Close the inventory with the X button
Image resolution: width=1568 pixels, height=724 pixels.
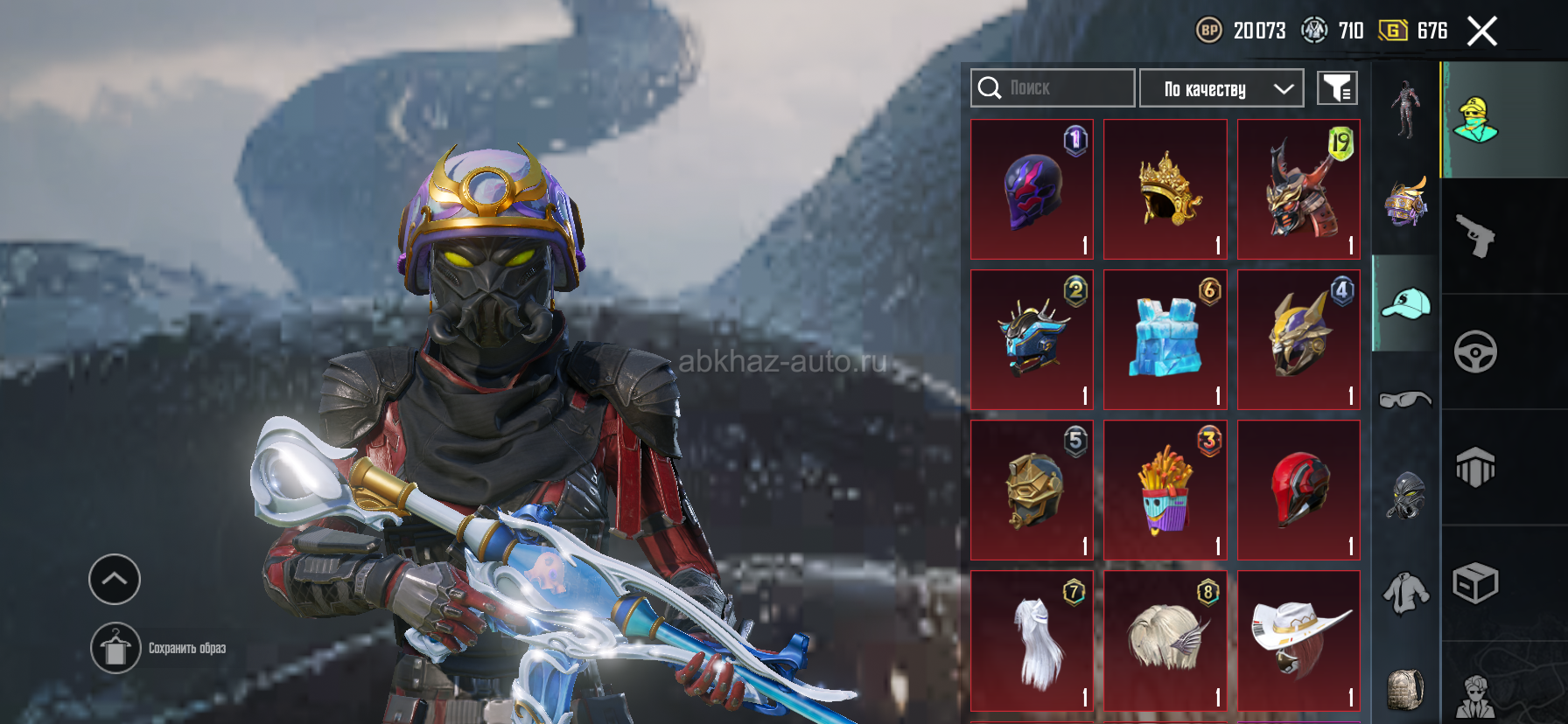pyautogui.click(x=1481, y=31)
